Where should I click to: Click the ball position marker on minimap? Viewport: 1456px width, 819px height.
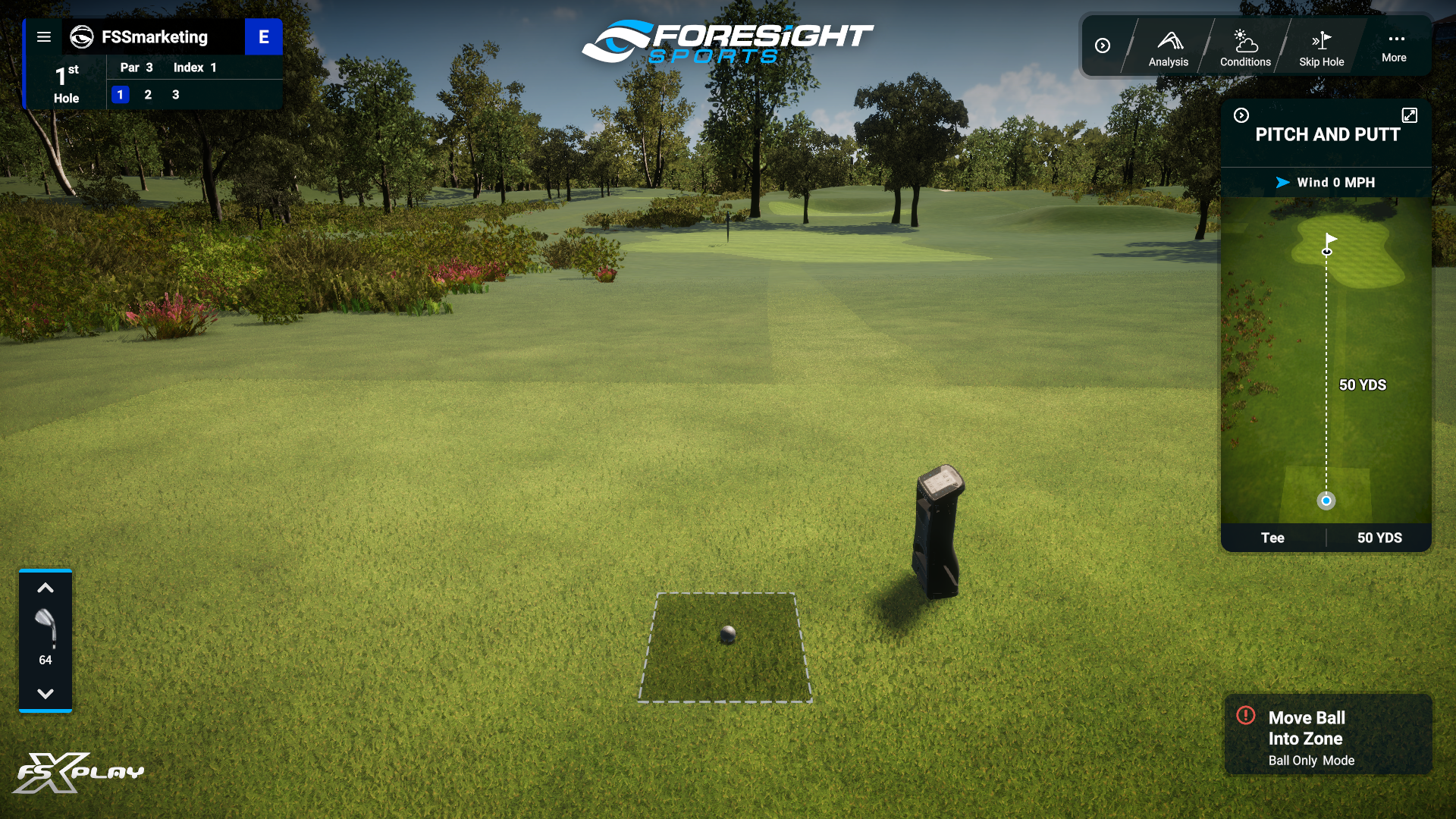point(1326,500)
